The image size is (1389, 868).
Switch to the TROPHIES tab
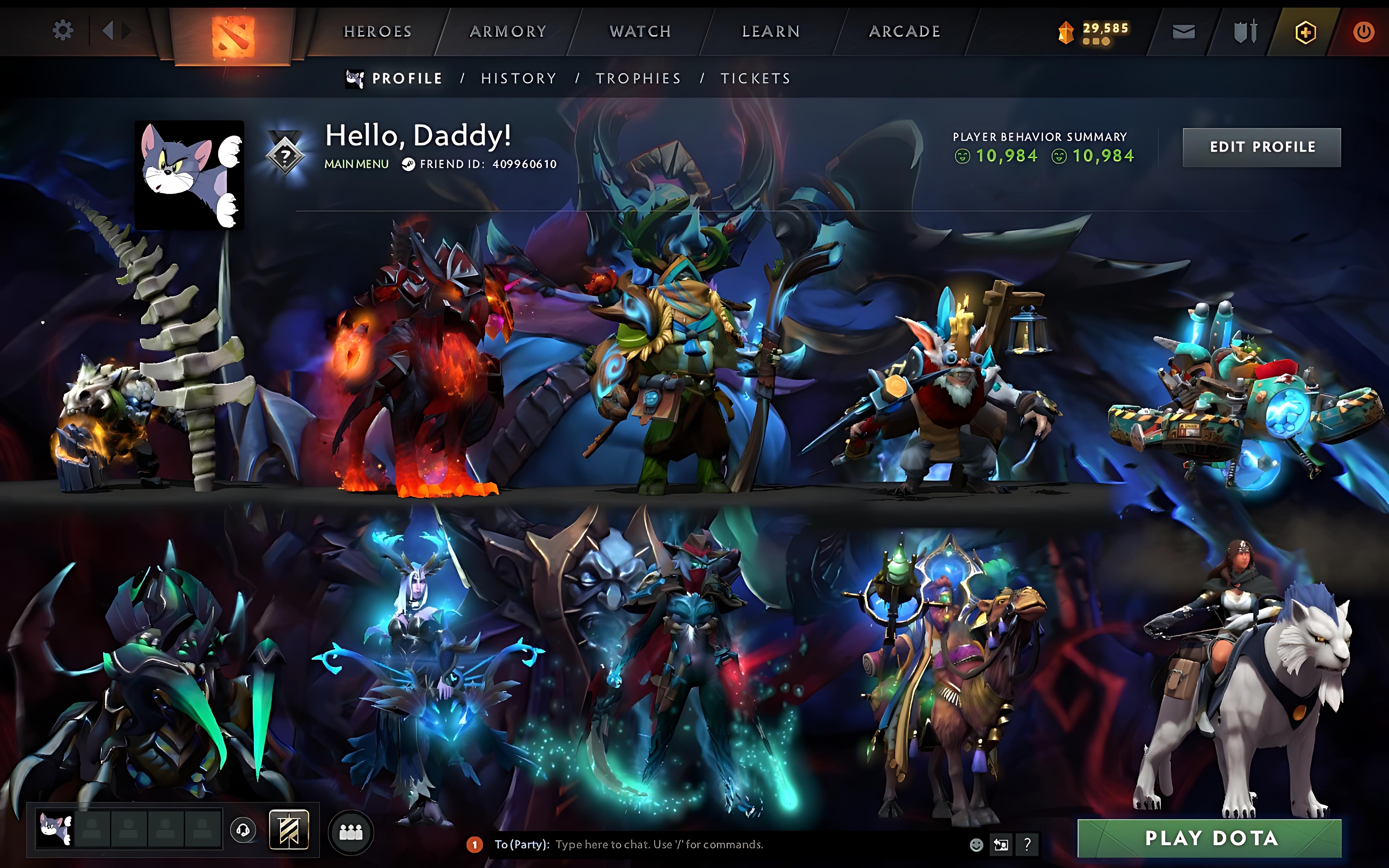pos(639,78)
